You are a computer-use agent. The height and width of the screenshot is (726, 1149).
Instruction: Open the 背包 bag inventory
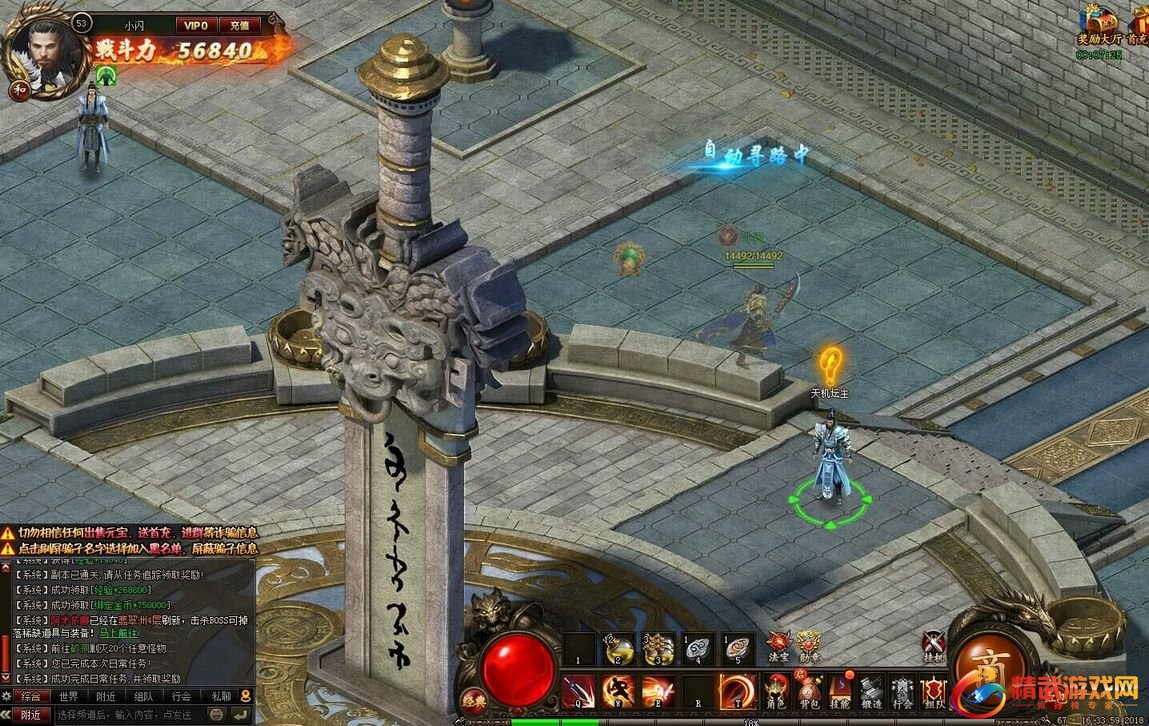click(x=808, y=690)
